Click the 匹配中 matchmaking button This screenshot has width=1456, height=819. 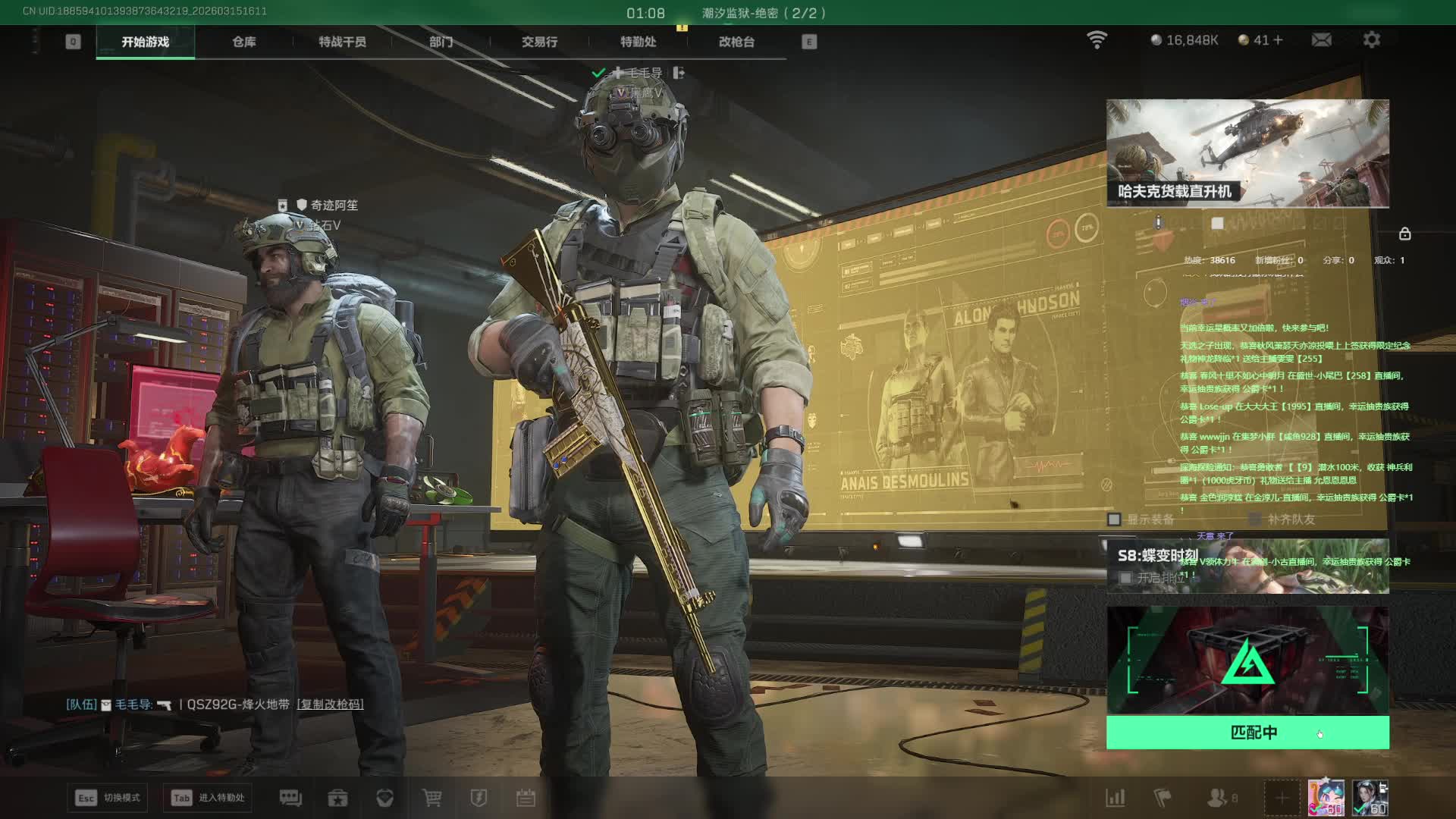(1247, 733)
